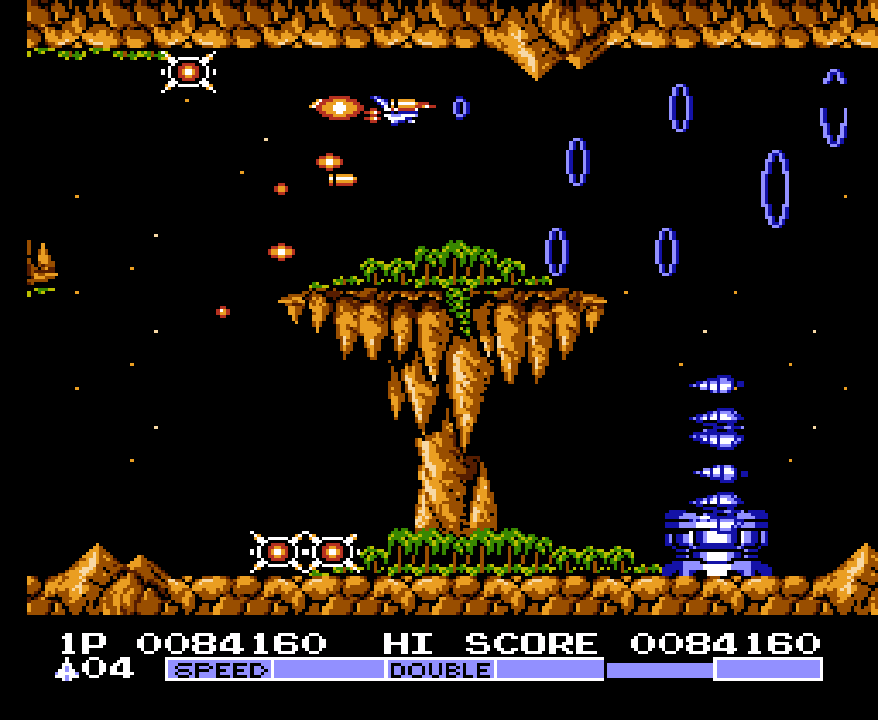Select the SPEED power-up slot
The image size is (878, 720).
pyautogui.click(x=220, y=669)
